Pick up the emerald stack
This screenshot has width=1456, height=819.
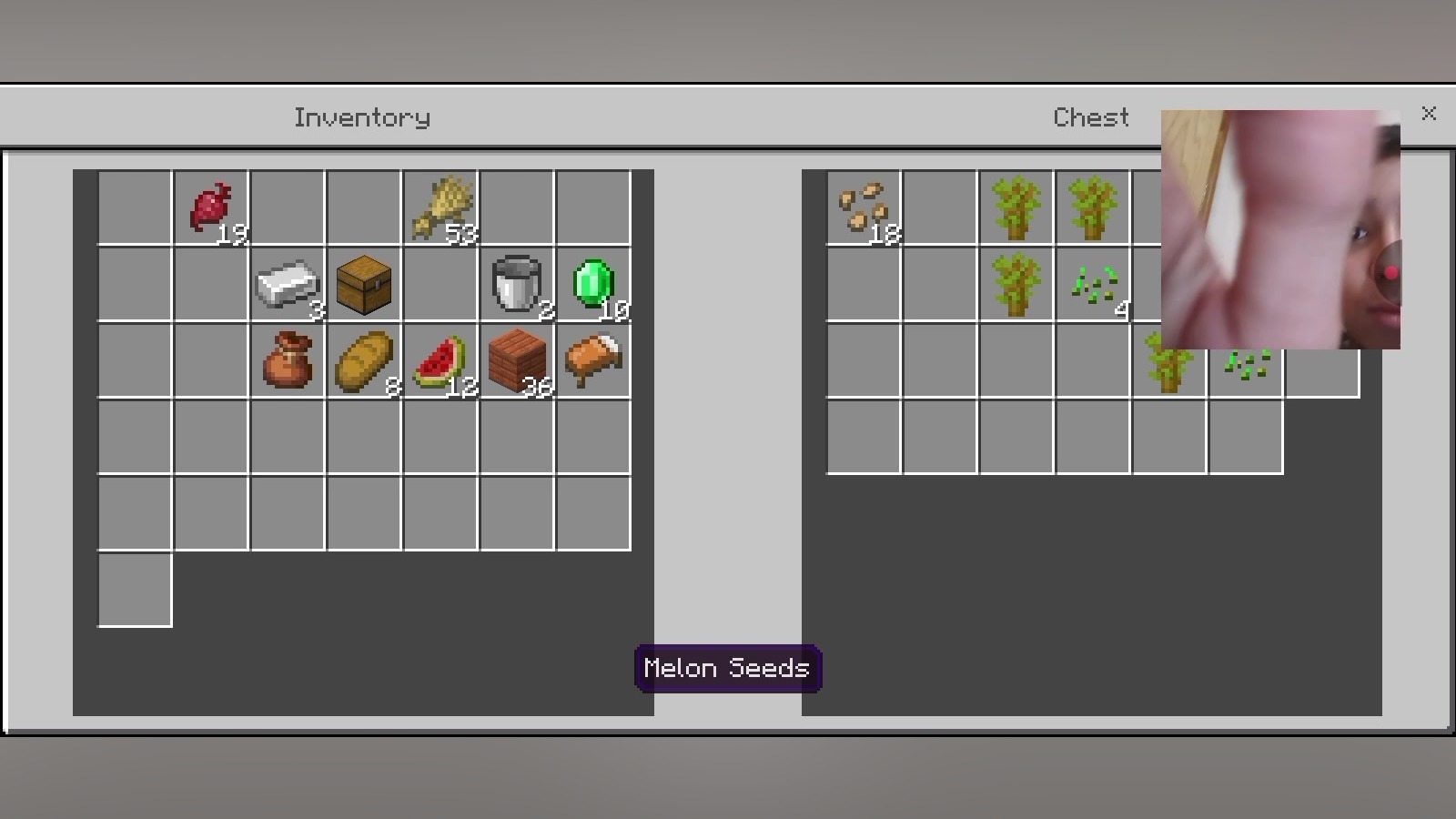(x=593, y=285)
